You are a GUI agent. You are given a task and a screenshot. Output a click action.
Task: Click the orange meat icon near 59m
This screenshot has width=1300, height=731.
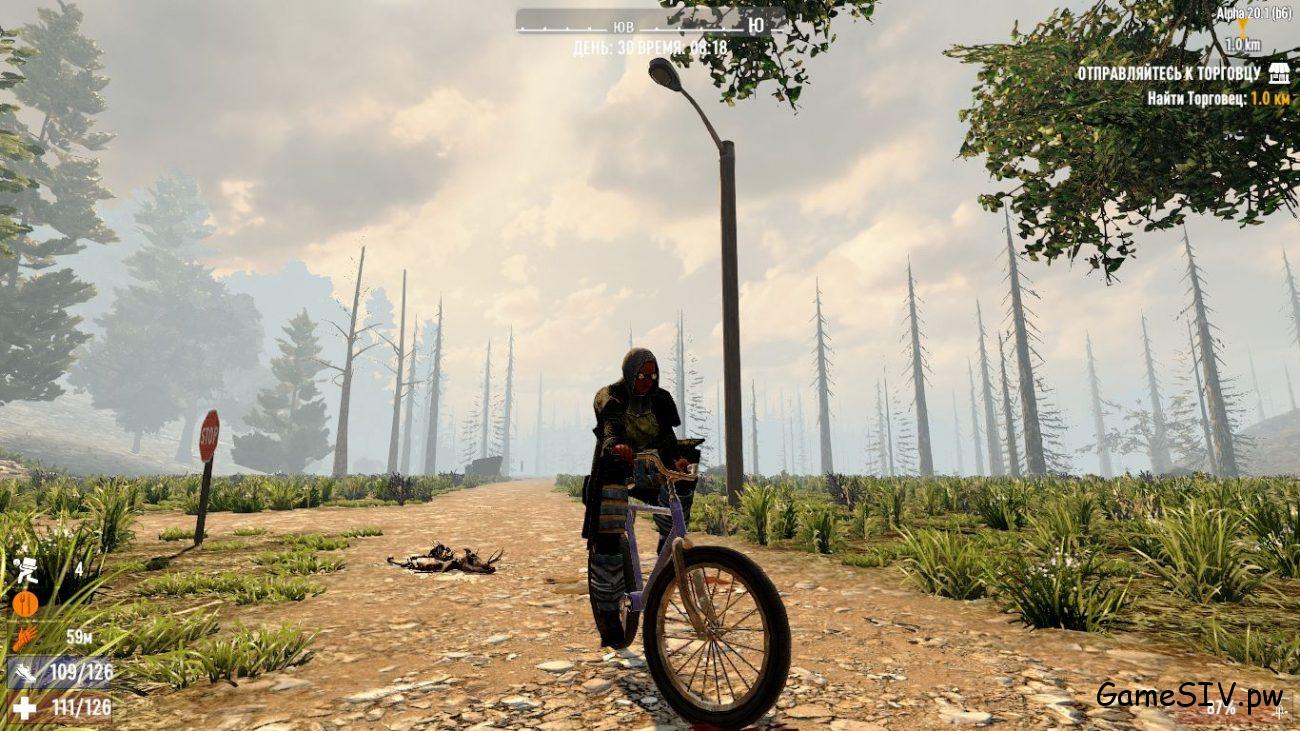click(x=24, y=636)
